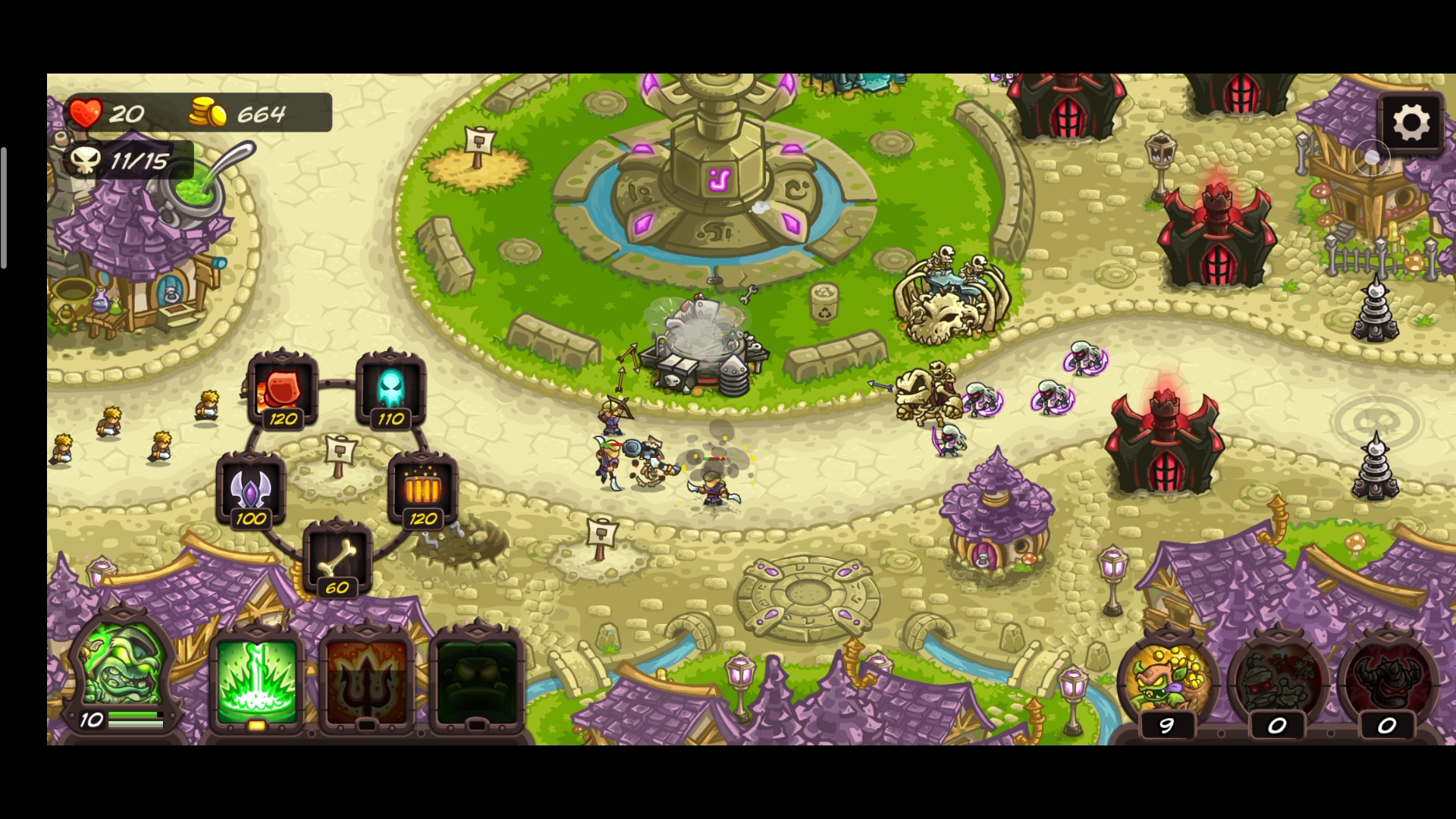Build the bone tower costing 60
Image resolution: width=1456 pixels, height=819 pixels.
coord(337,557)
